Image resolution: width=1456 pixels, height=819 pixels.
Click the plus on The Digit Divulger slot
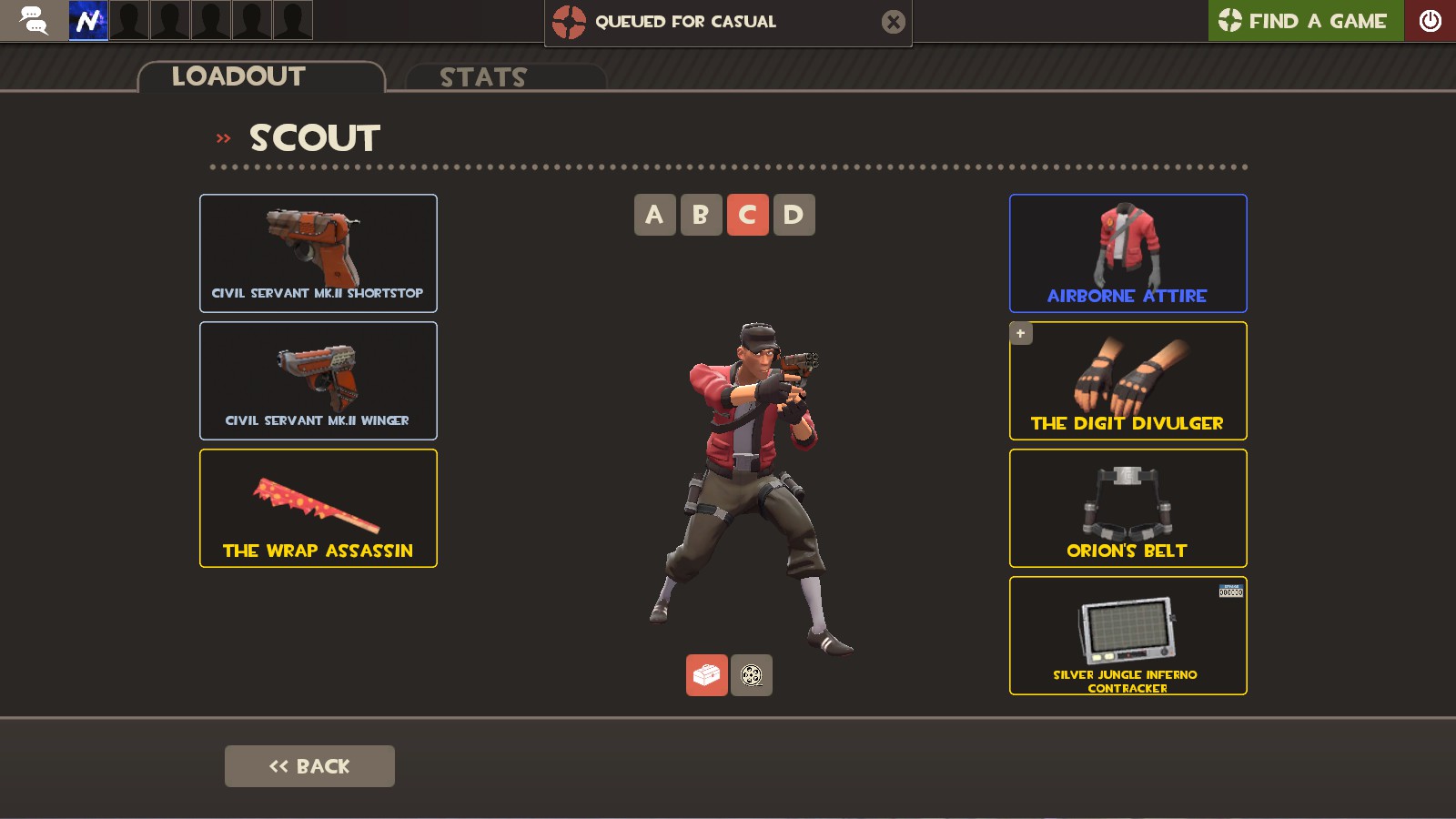pyautogui.click(x=1020, y=333)
